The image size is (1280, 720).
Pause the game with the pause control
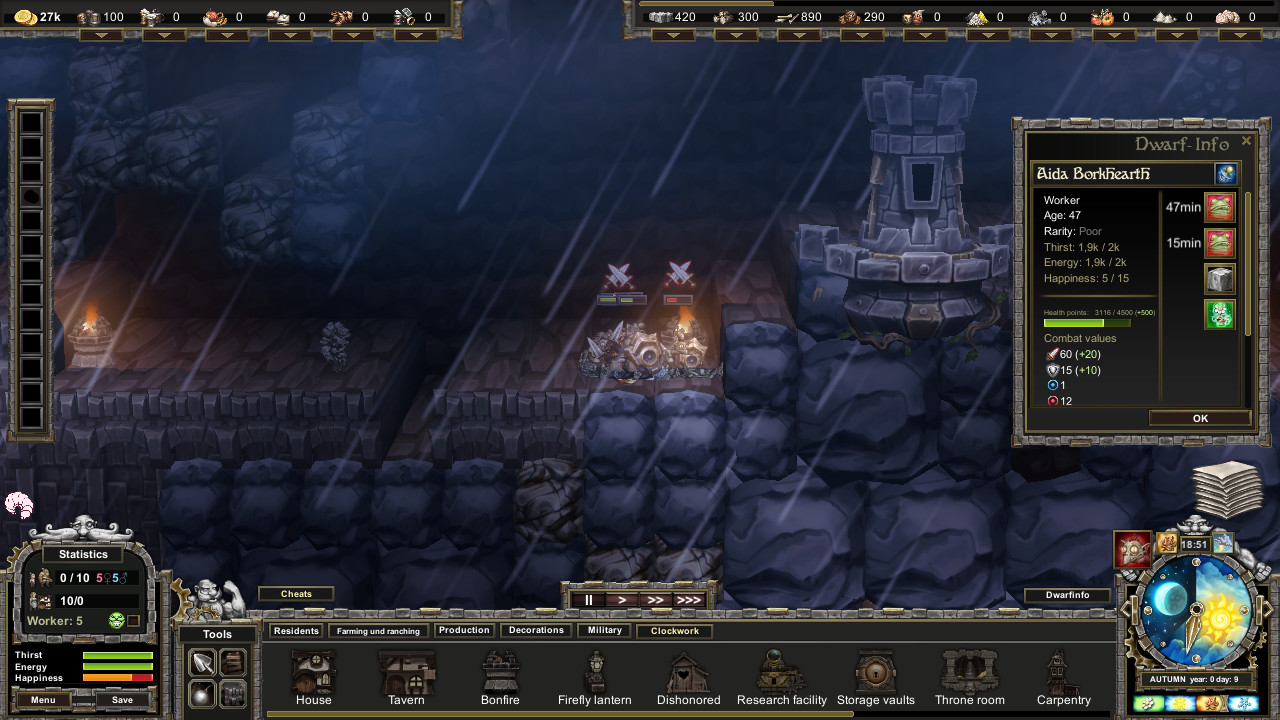pyautogui.click(x=588, y=600)
